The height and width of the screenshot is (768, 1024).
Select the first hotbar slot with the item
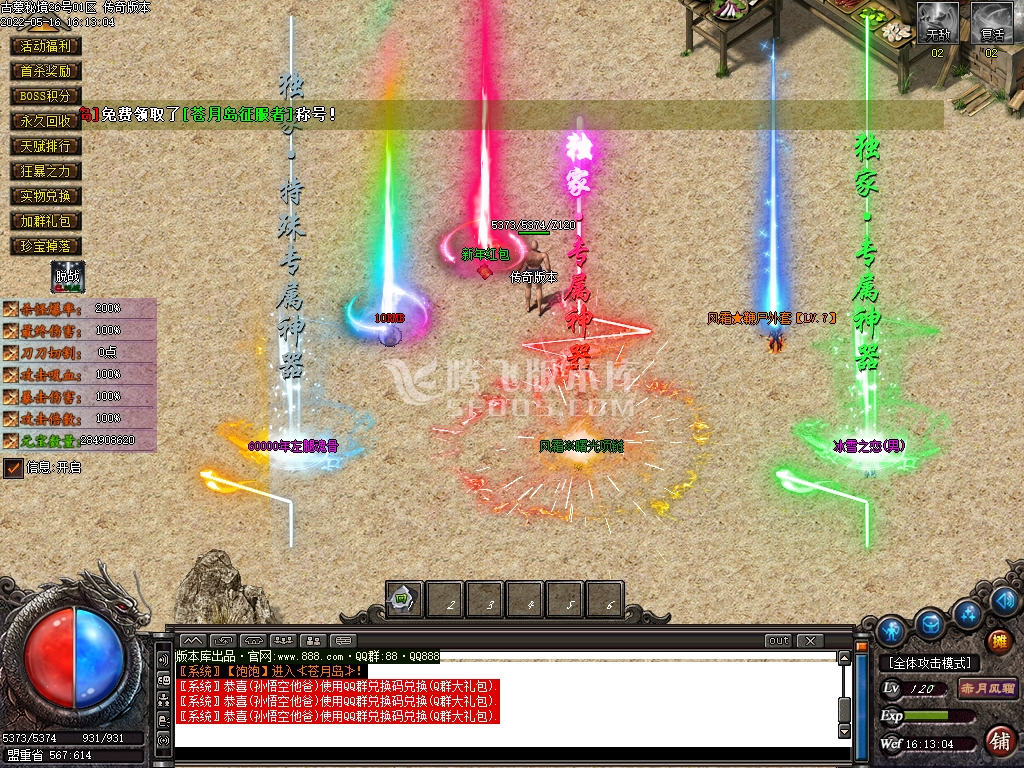tap(404, 599)
